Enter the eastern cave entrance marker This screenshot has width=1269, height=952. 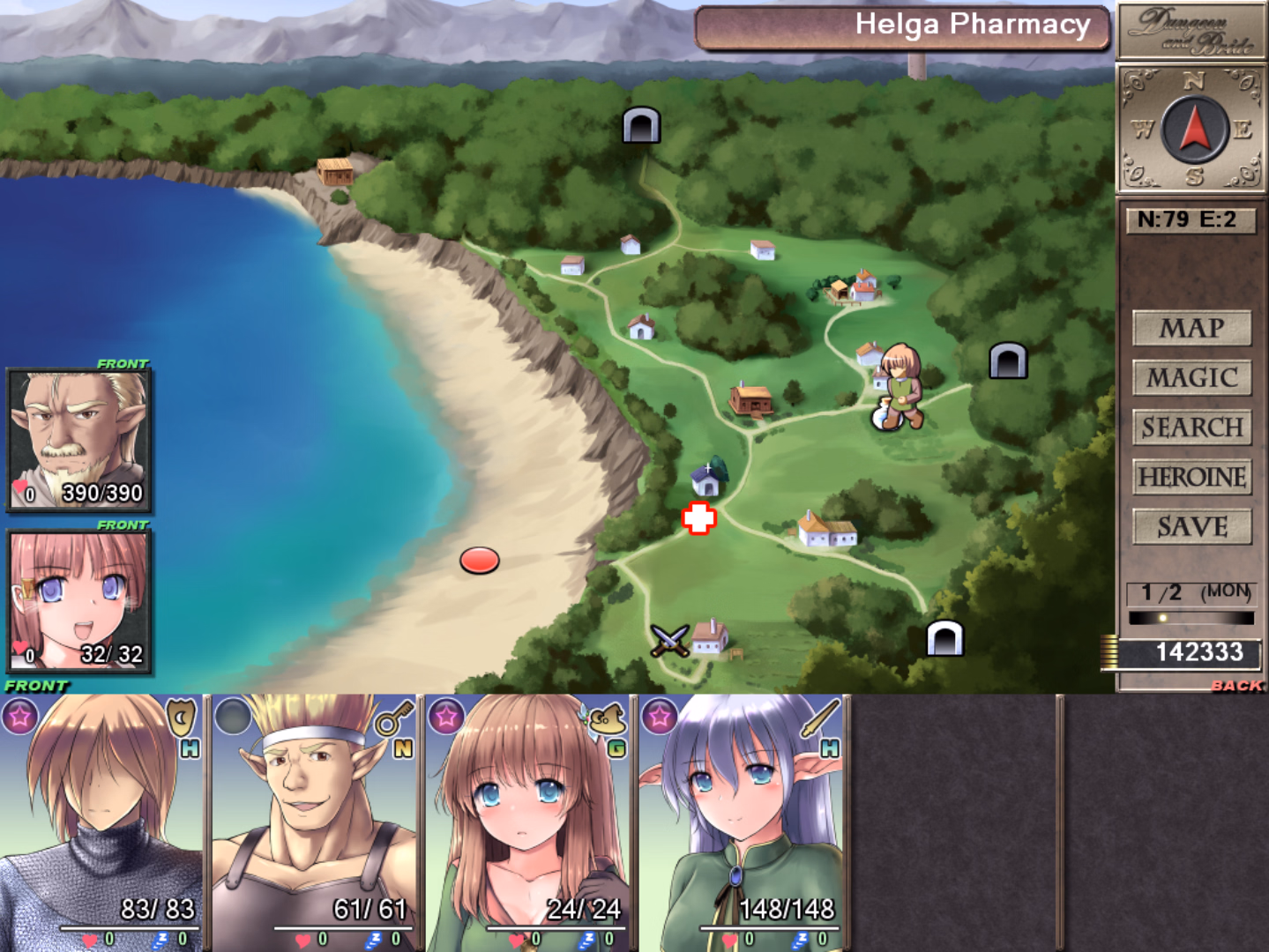[x=1008, y=361]
